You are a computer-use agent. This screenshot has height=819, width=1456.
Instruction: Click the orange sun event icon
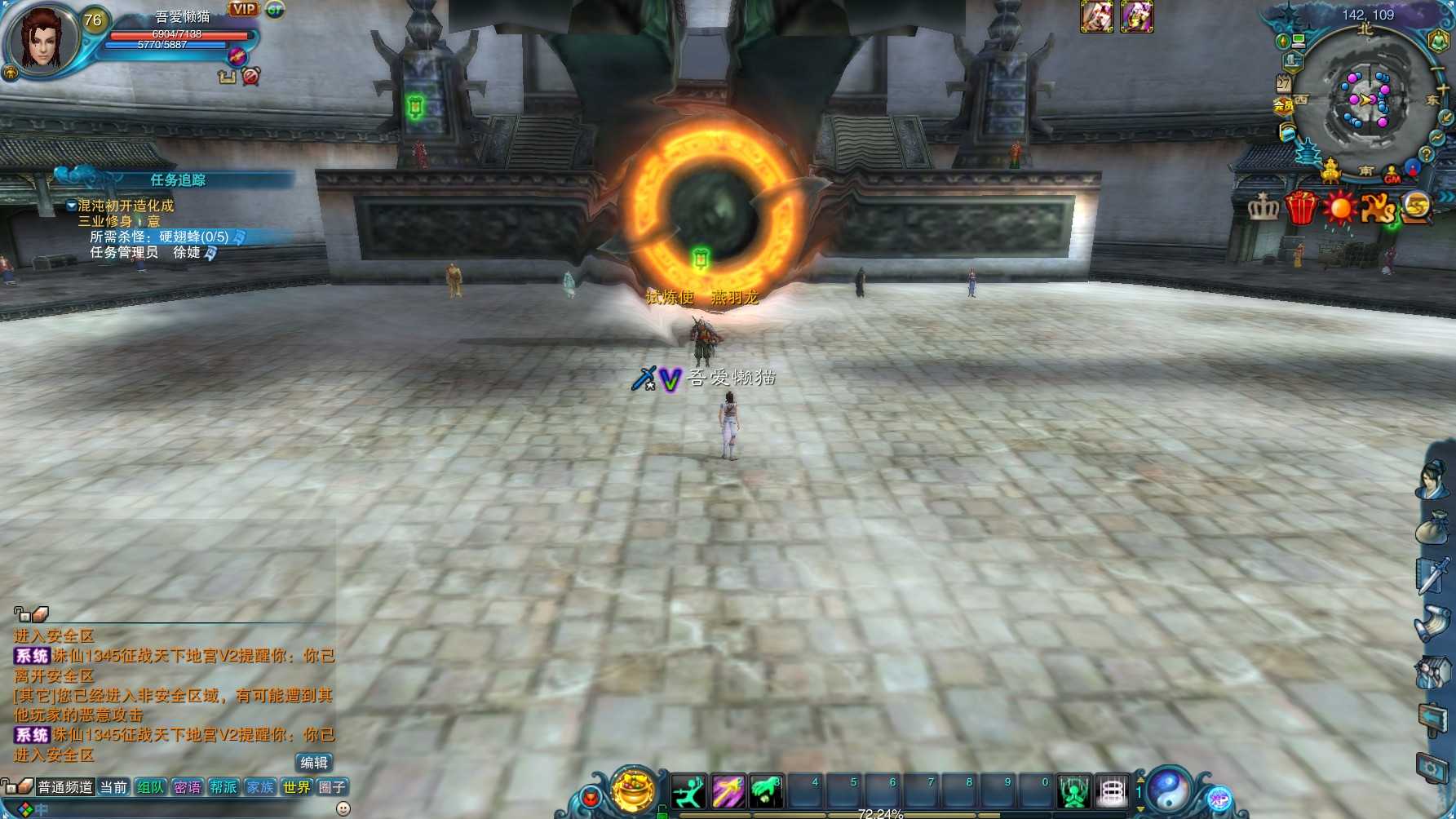[x=1339, y=207]
